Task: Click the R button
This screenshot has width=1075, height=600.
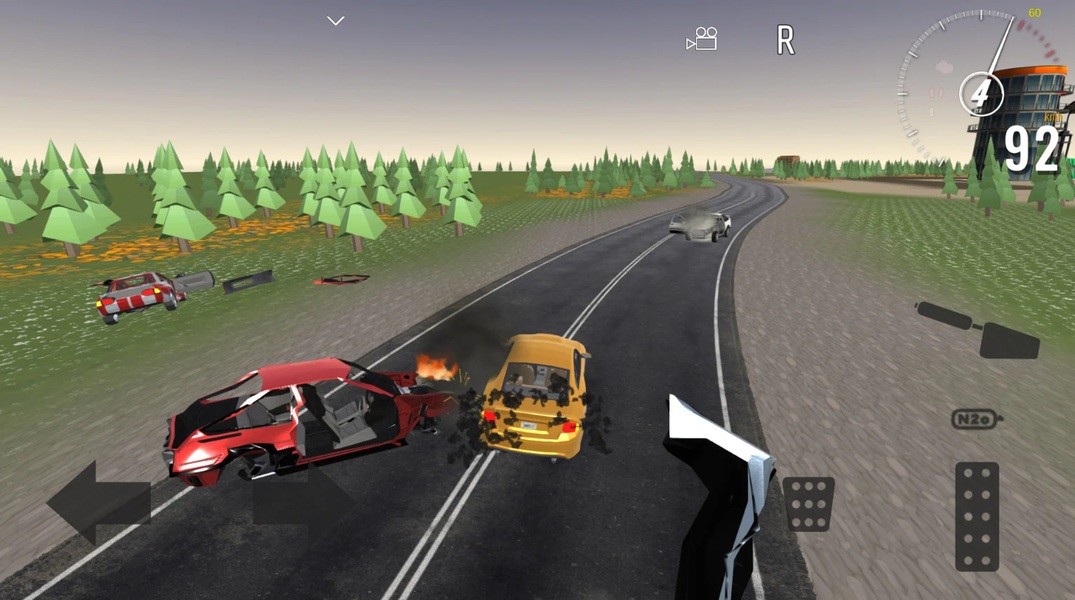Action: pyautogui.click(x=786, y=41)
